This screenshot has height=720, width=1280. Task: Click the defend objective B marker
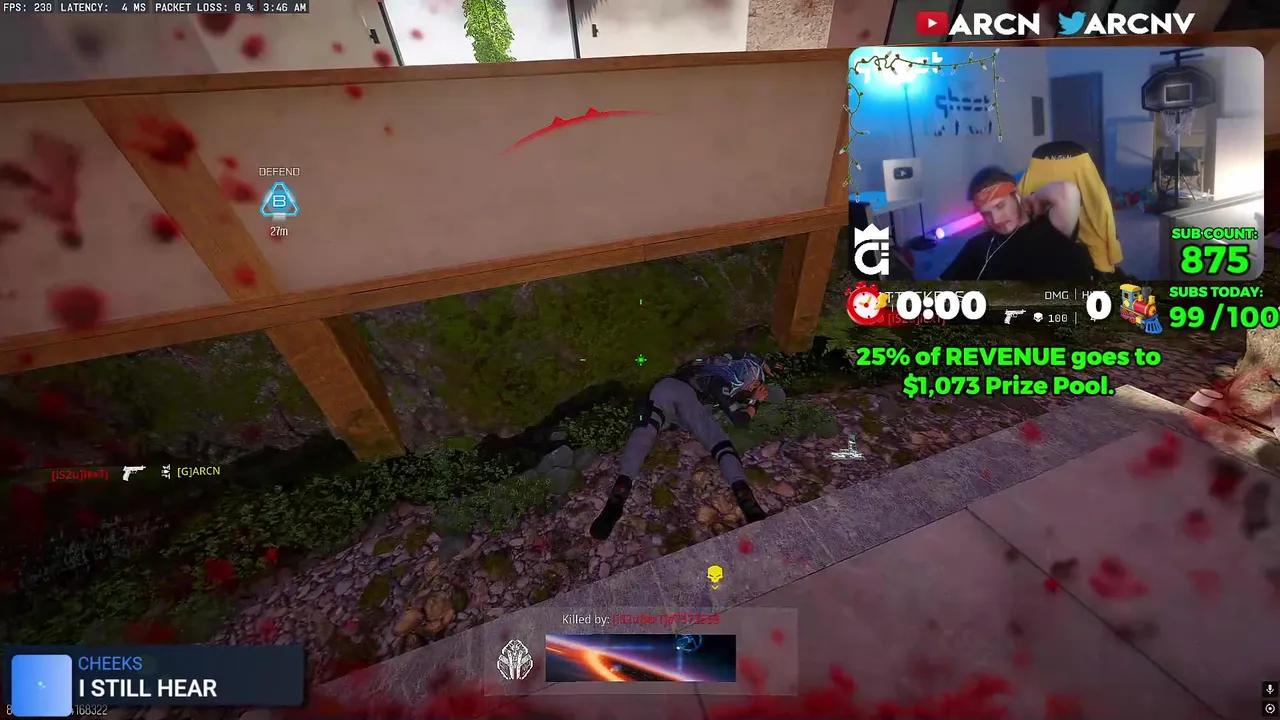coord(279,200)
